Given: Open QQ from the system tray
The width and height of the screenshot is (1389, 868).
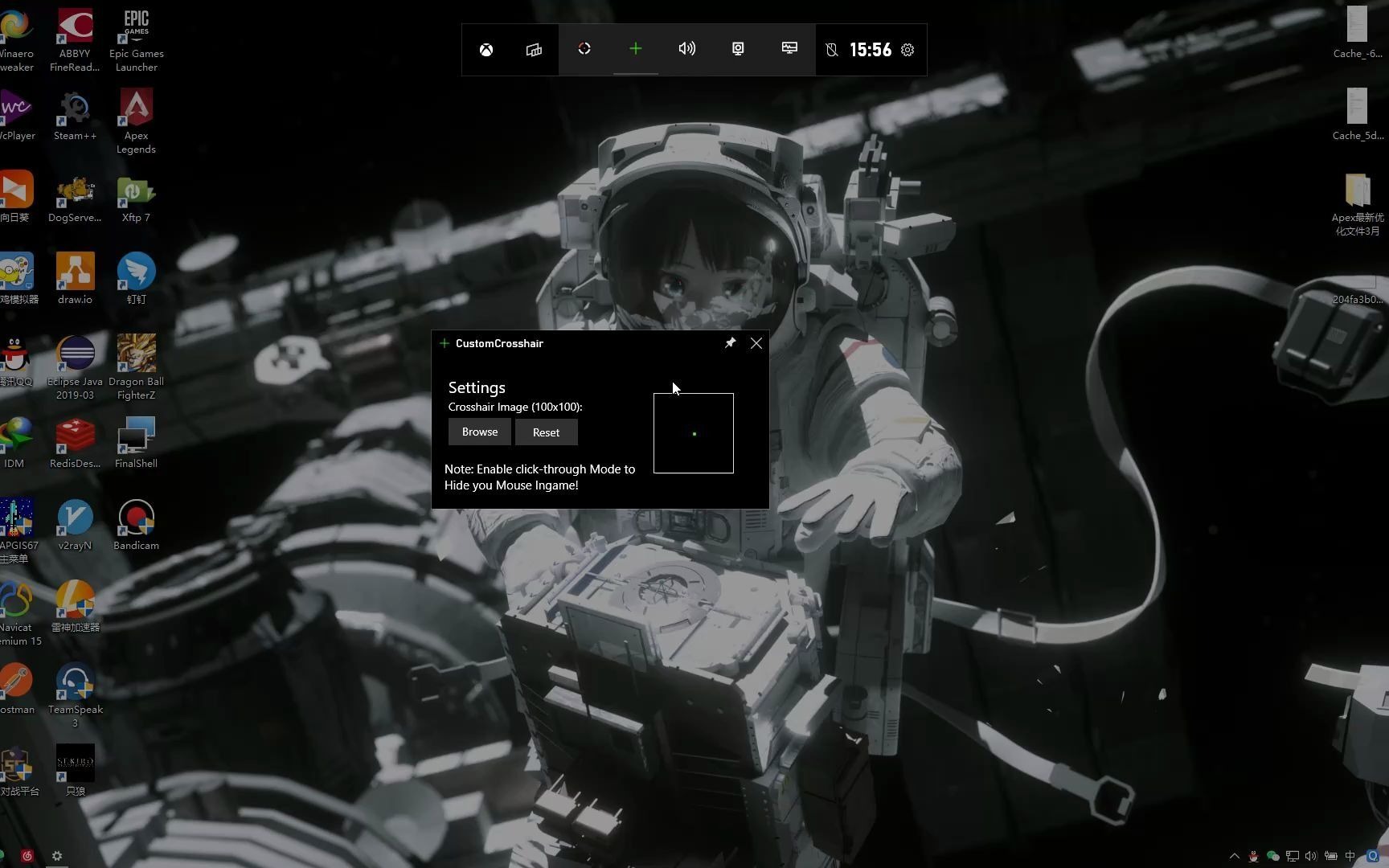Looking at the screenshot, I should [1252, 856].
